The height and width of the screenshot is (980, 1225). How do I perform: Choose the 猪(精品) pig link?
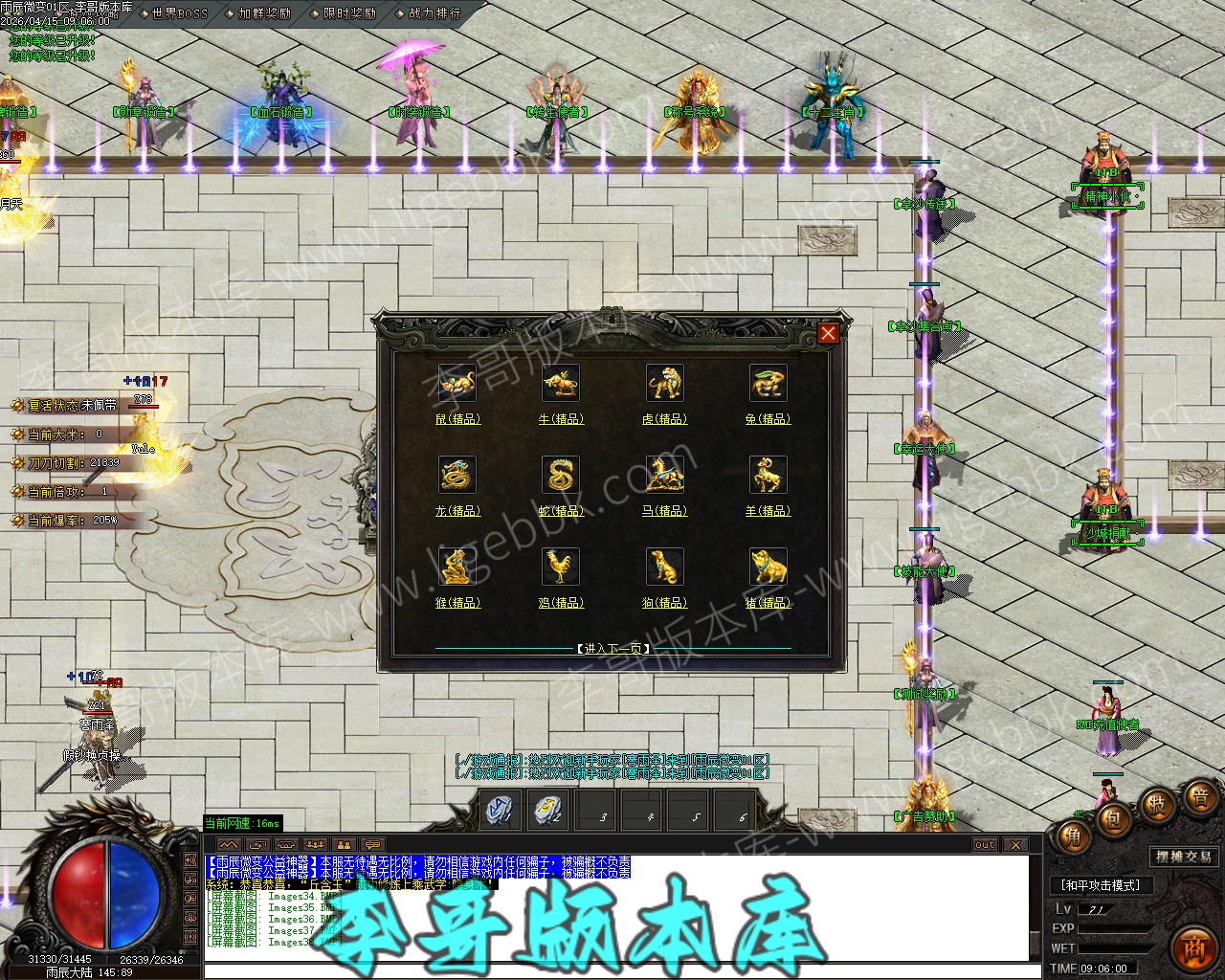(768, 603)
